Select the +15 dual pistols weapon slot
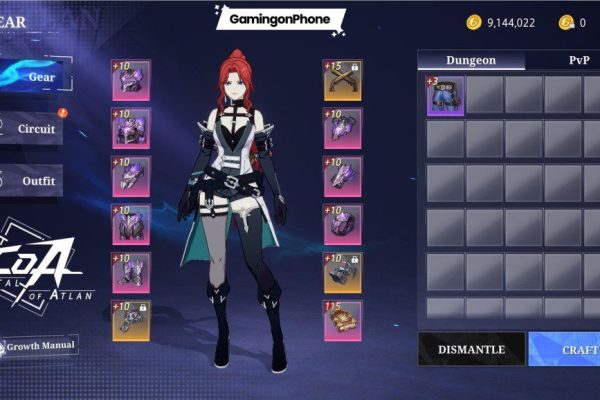The width and height of the screenshot is (600, 400). point(343,80)
